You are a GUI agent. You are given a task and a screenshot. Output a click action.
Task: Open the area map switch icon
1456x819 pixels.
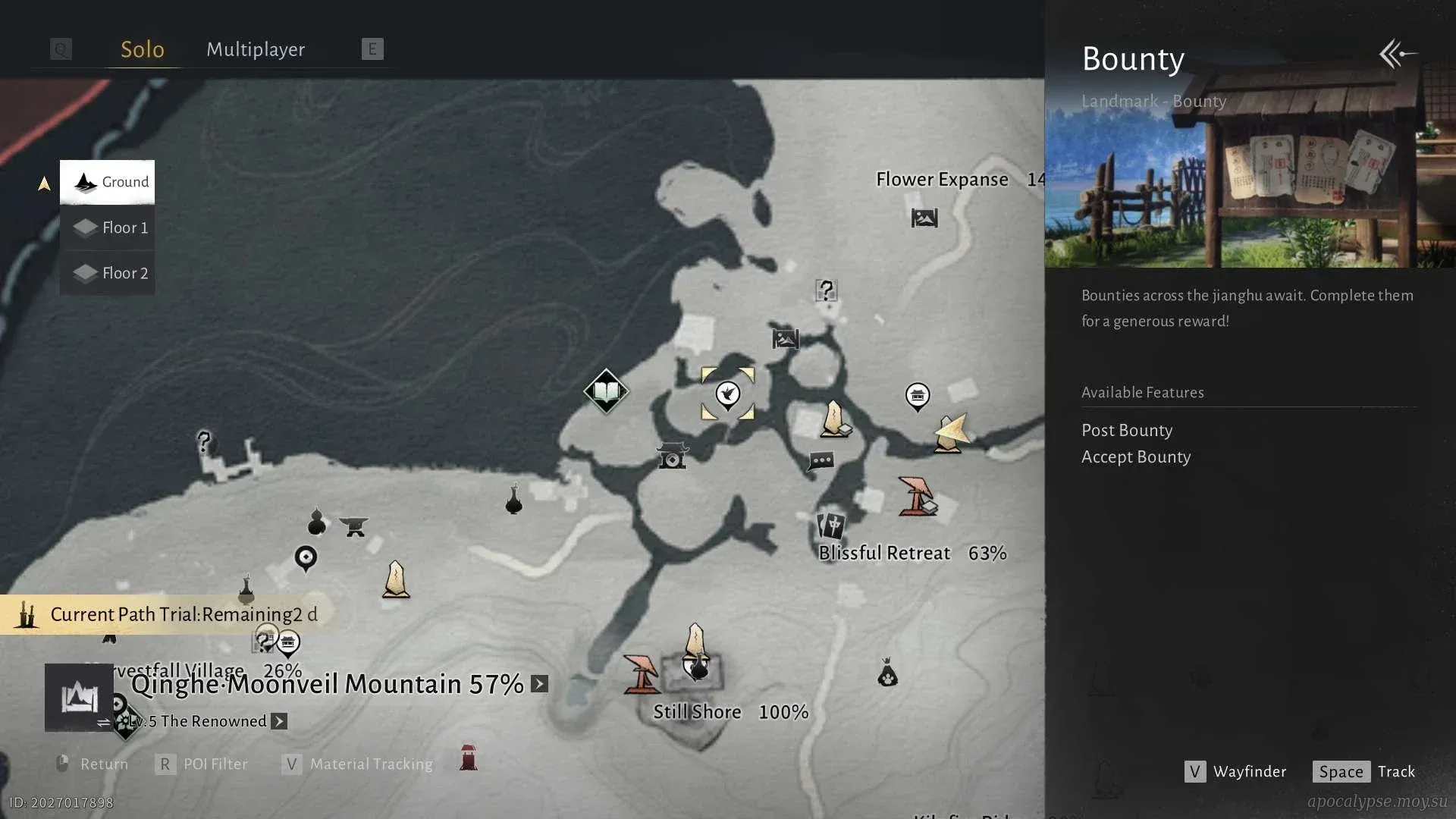tap(79, 698)
